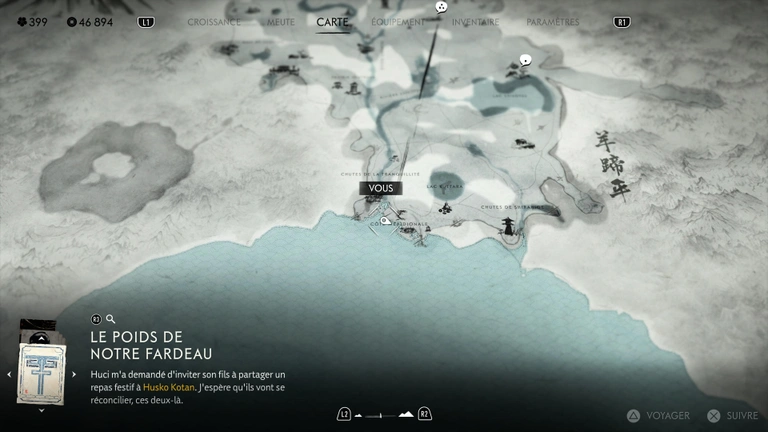The image size is (768, 432).
Task: Click the VOUS player position marker
Action: click(x=378, y=188)
